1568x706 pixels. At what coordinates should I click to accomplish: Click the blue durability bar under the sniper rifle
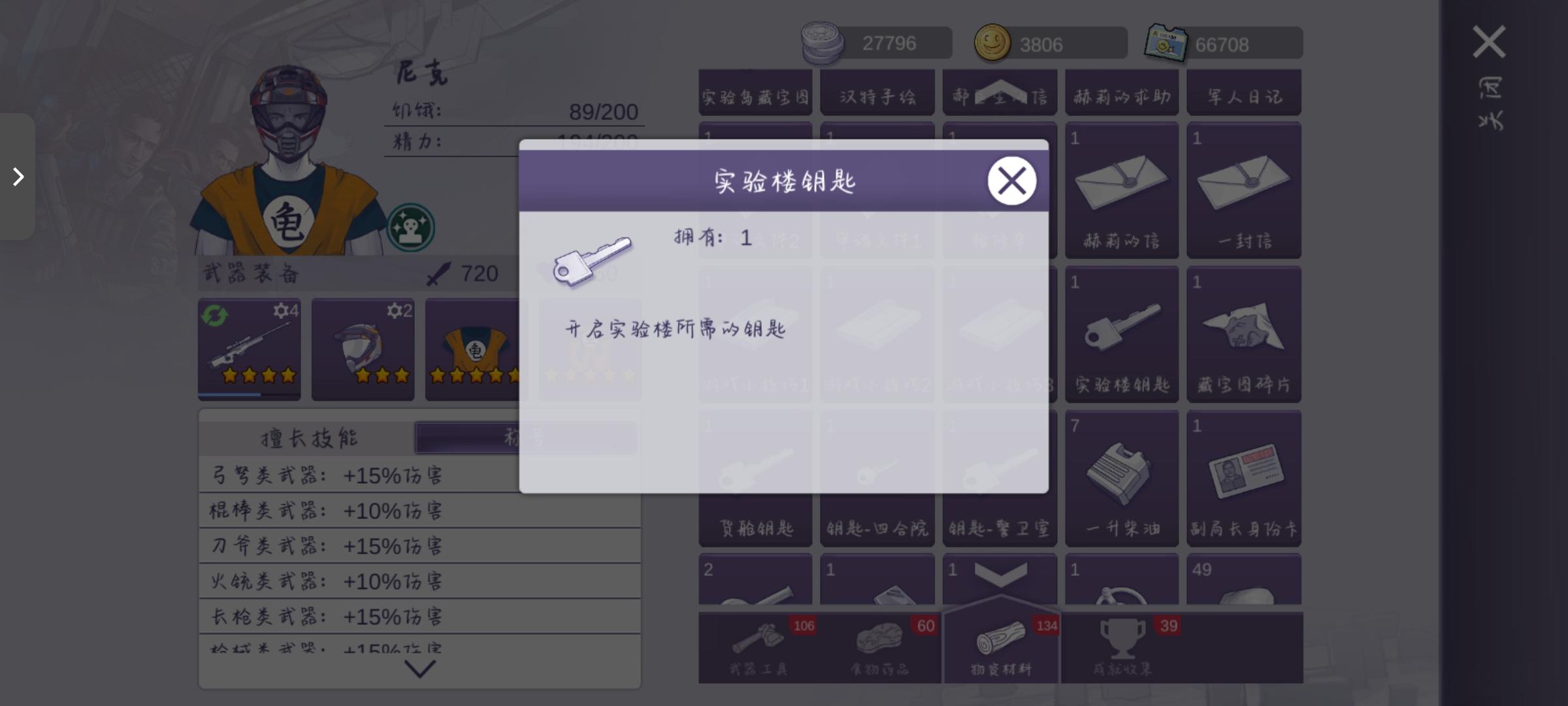point(229,395)
